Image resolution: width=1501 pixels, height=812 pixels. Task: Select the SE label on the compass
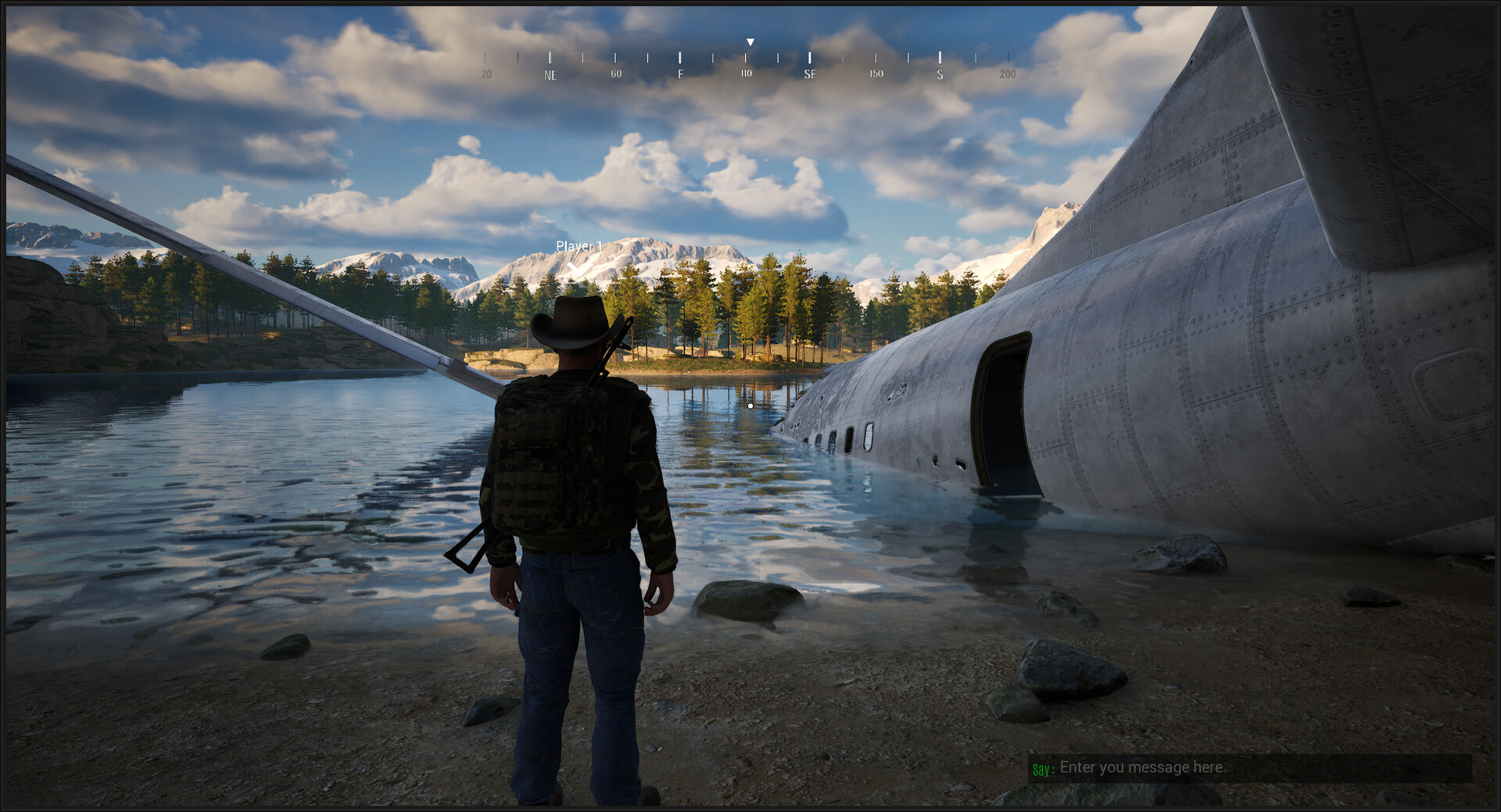click(811, 74)
